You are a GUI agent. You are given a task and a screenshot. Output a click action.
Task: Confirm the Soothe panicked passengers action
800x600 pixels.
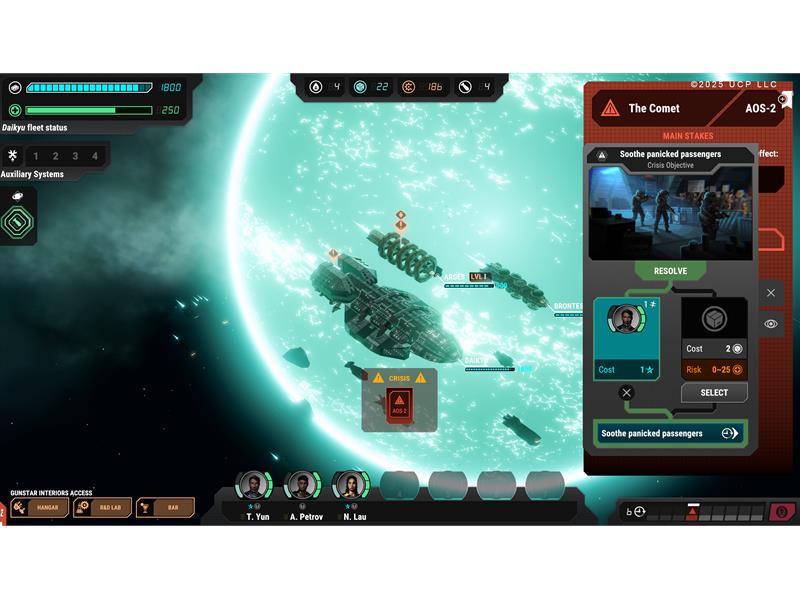point(669,434)
